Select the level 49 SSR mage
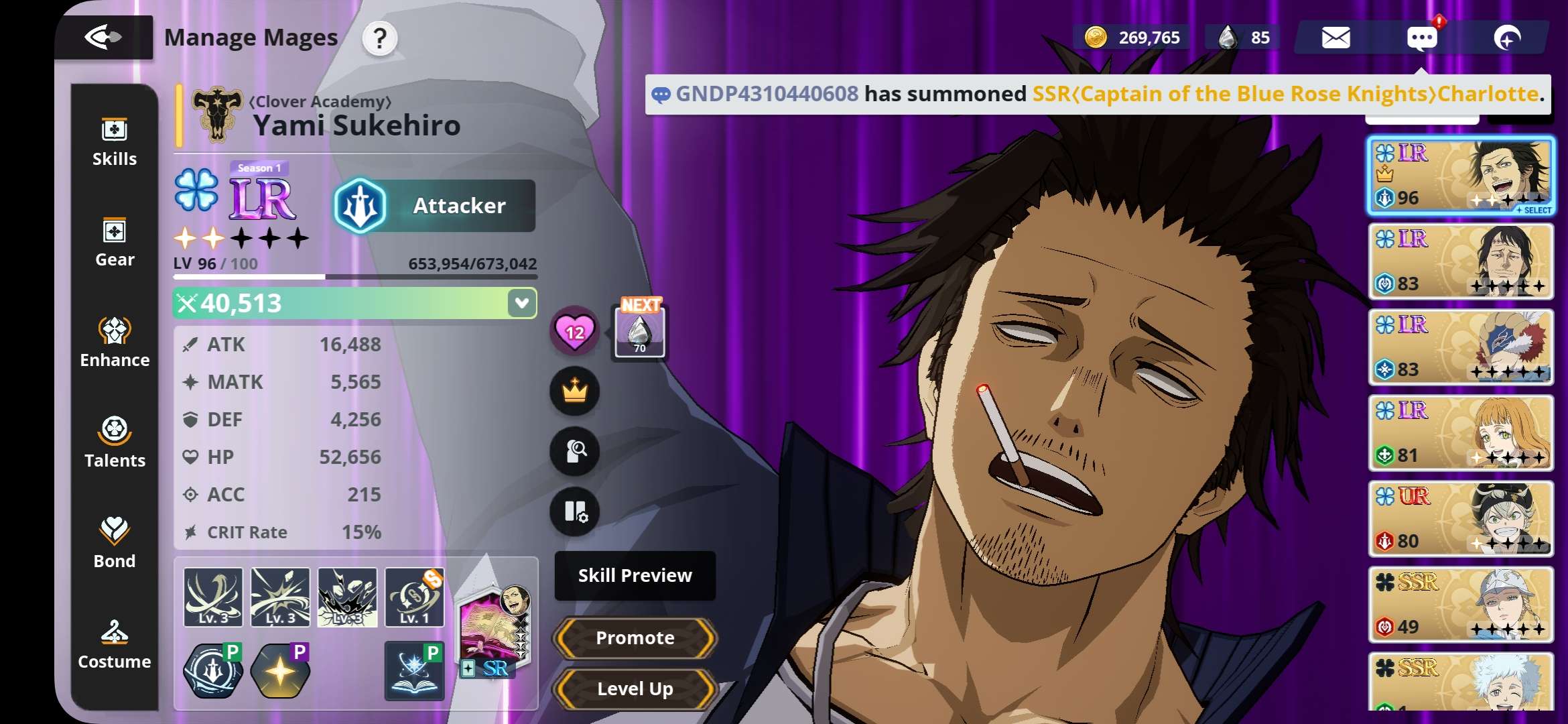Image resolution: width=1568 pixels, height=724 pixels. [x=1461, y=605]
